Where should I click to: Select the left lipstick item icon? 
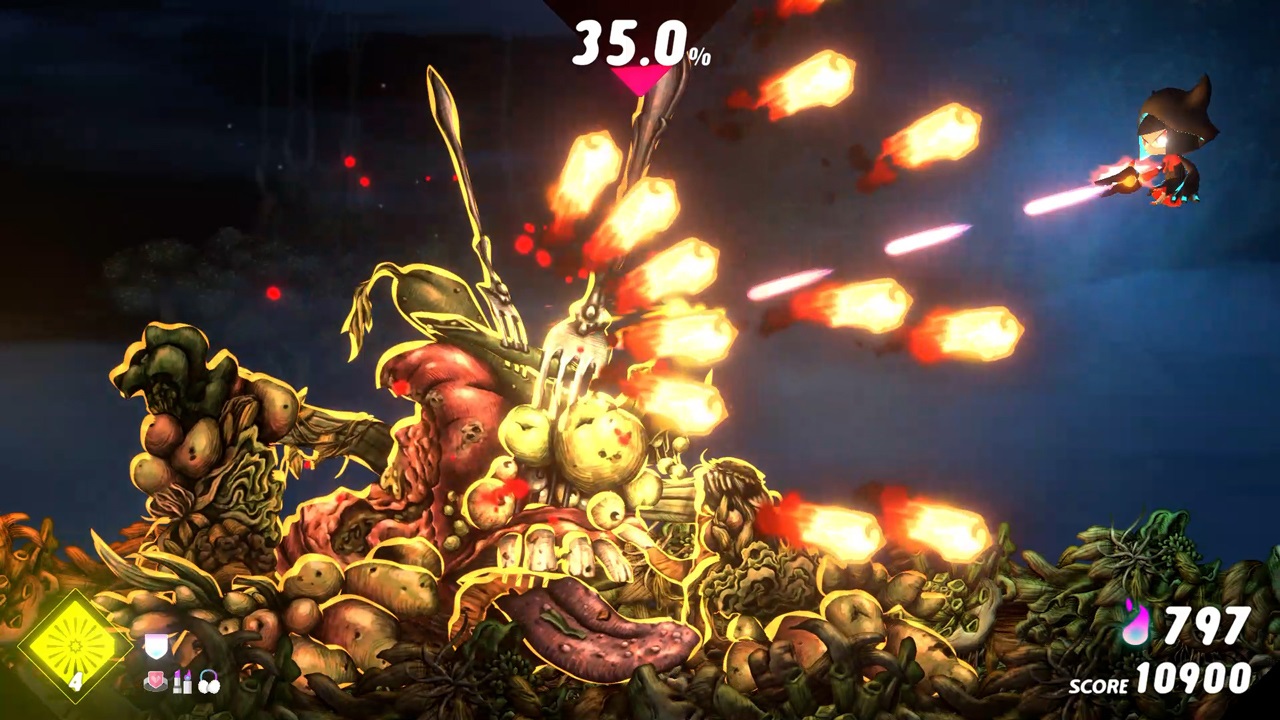(x=177, y=681)
